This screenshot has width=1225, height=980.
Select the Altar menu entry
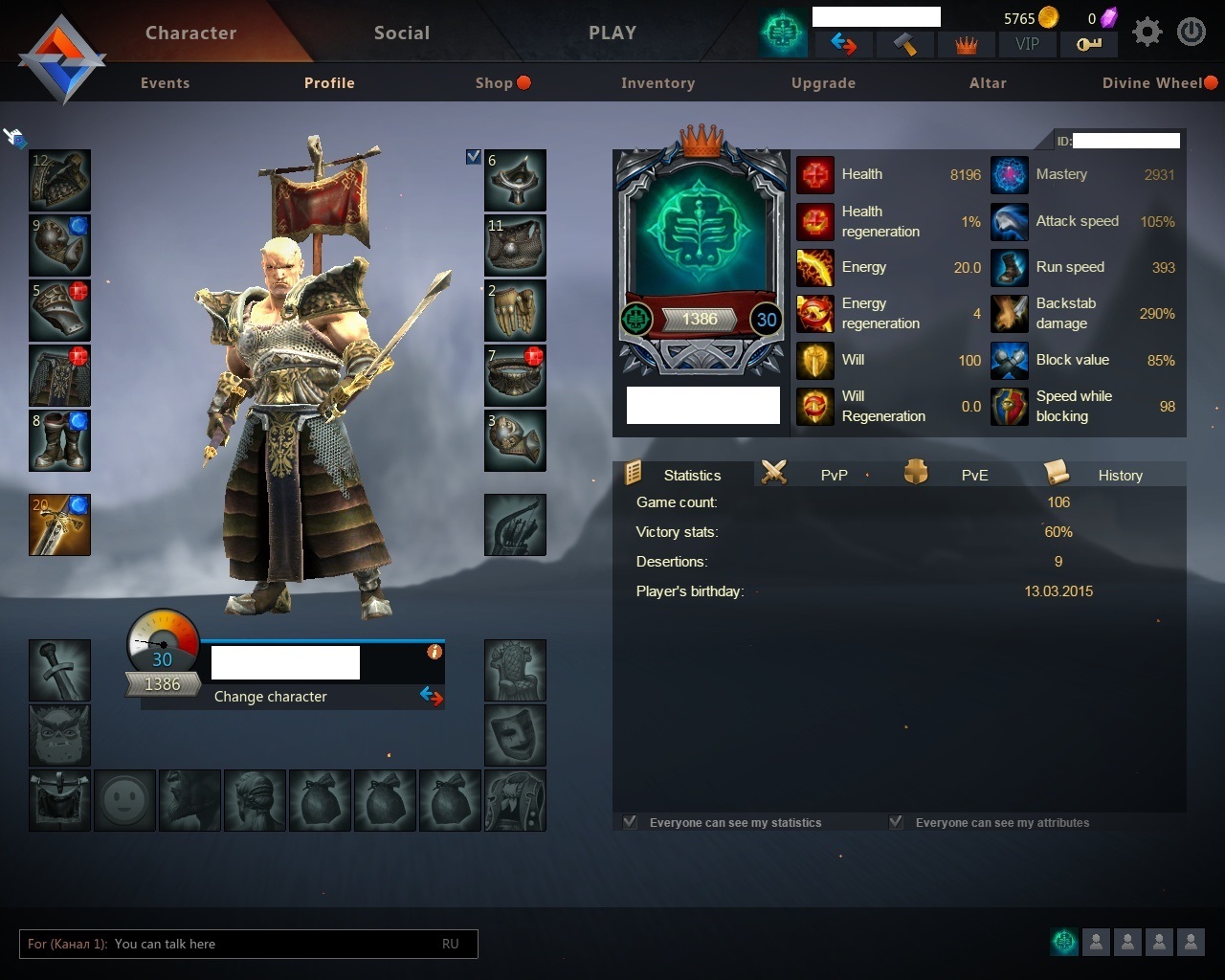[988, 83]
